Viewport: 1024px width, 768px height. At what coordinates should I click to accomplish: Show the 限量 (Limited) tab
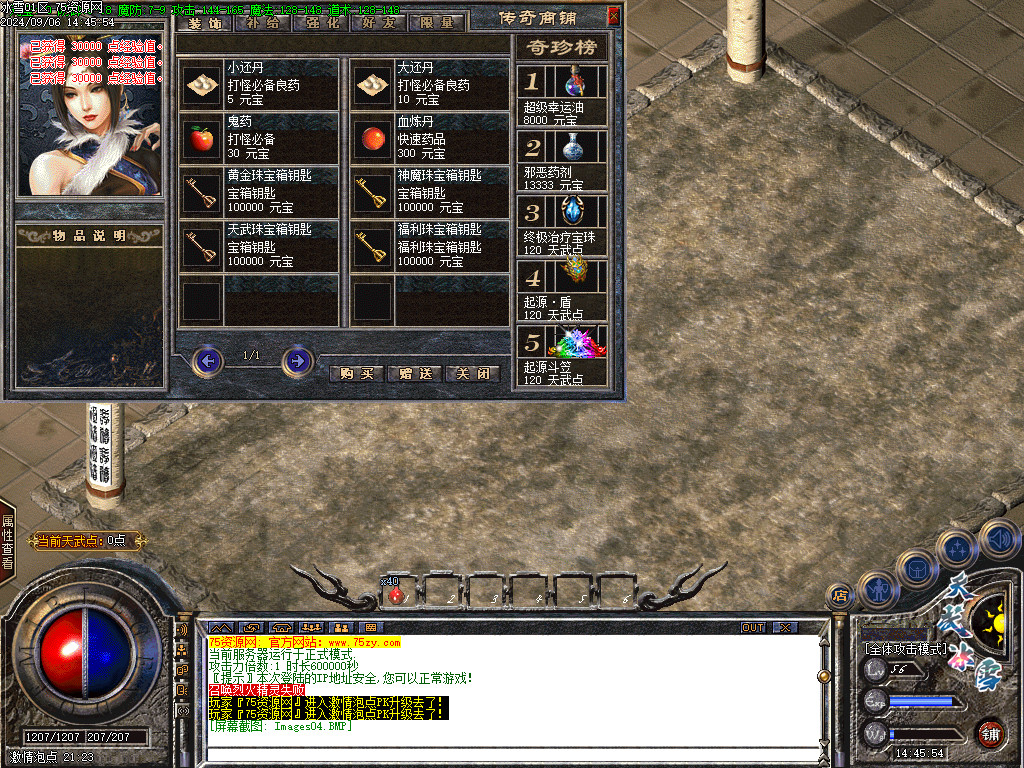point(437,23)
